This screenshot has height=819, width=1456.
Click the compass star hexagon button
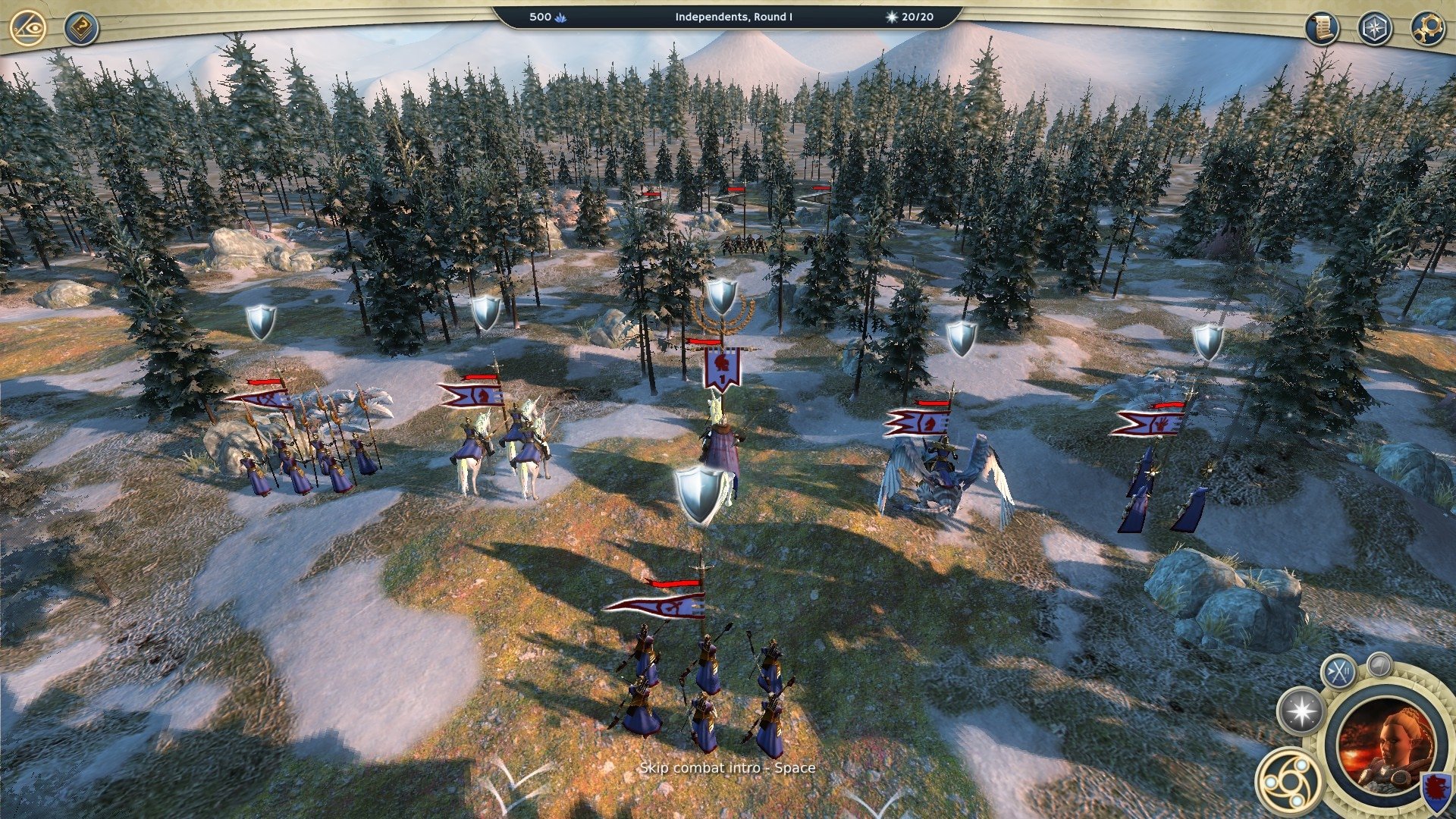point(1374,29)
